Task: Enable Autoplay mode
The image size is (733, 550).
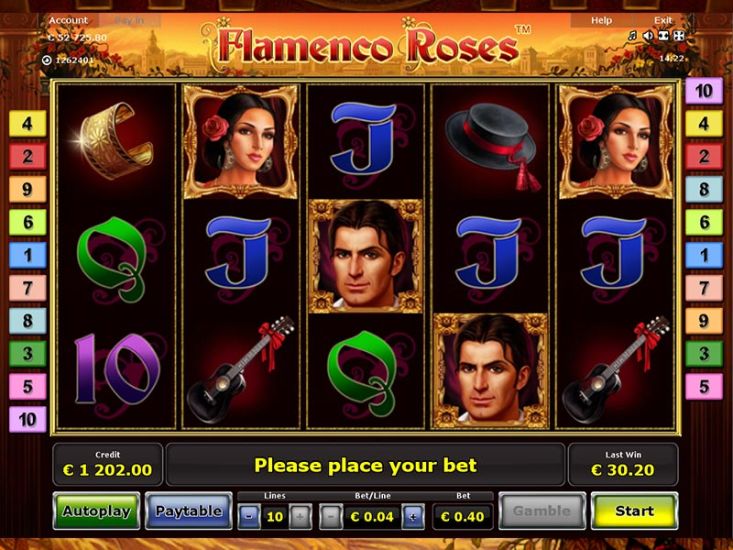Action: click(96, 511)
